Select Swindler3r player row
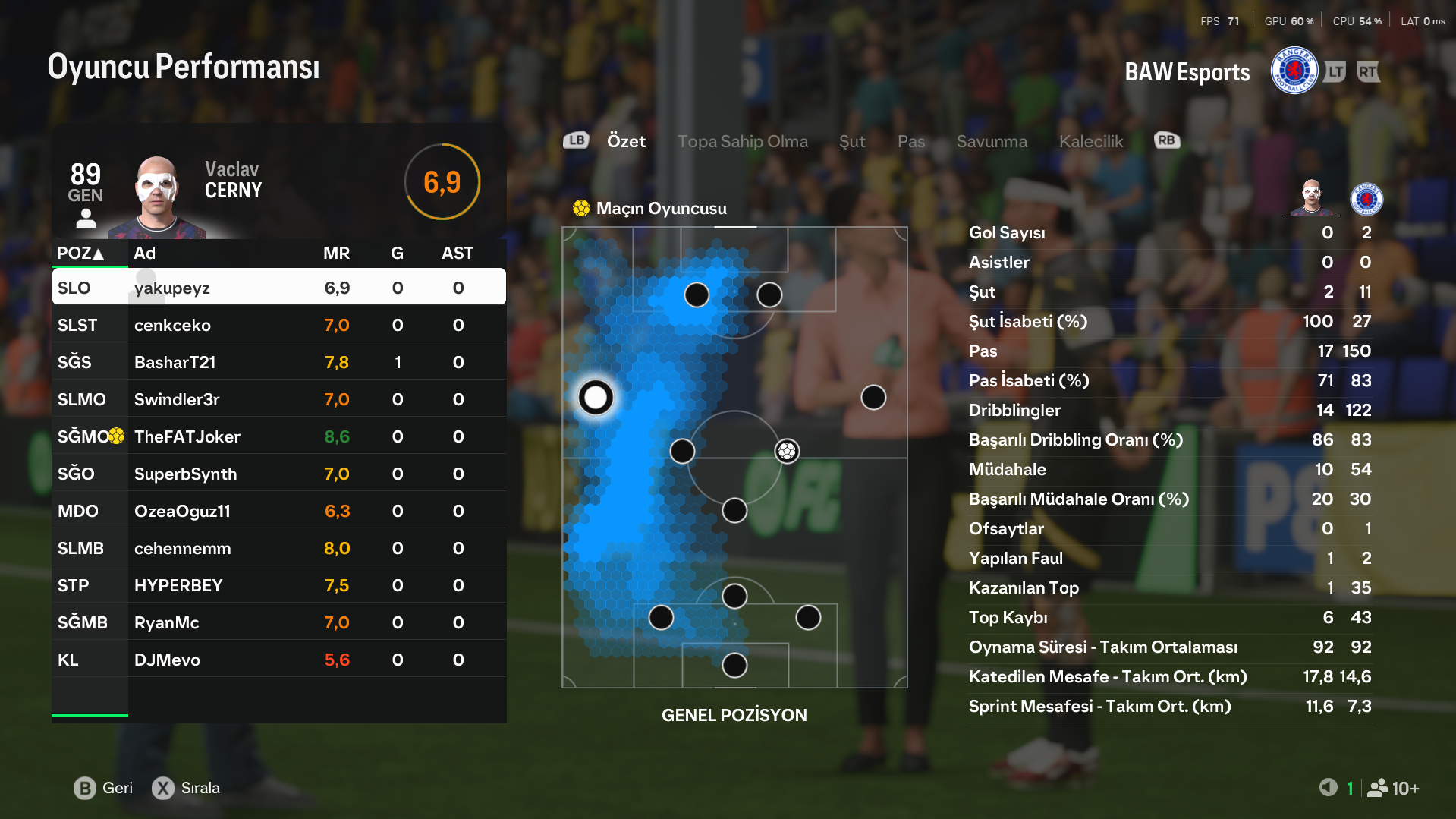Viewport: 1456px width, 819px height. (x=278, y=399)
